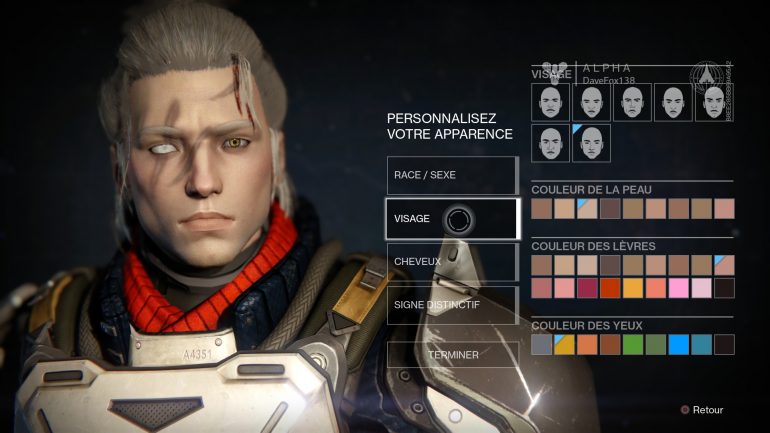
Task: Choose the Signe Distinctif entry
Action: point(452,305)
